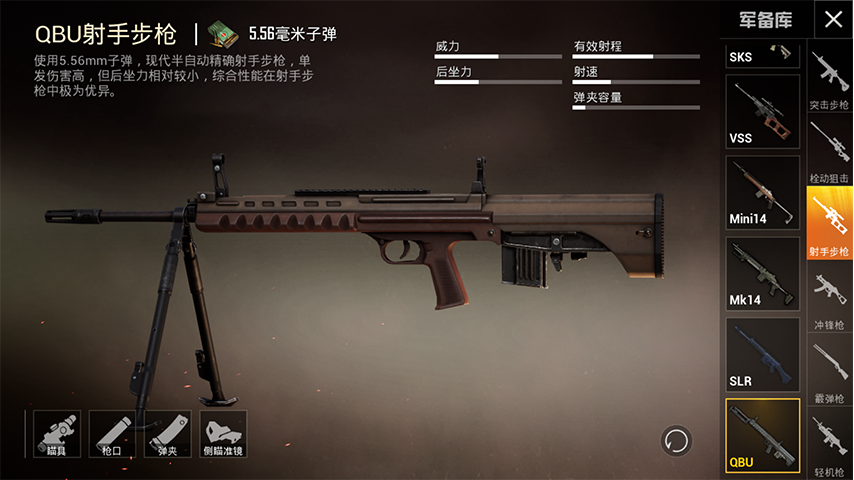Open the 栓动狙击 bolt-action sniper category
Screen dimensions: 854x480
(x=830, y=152)
